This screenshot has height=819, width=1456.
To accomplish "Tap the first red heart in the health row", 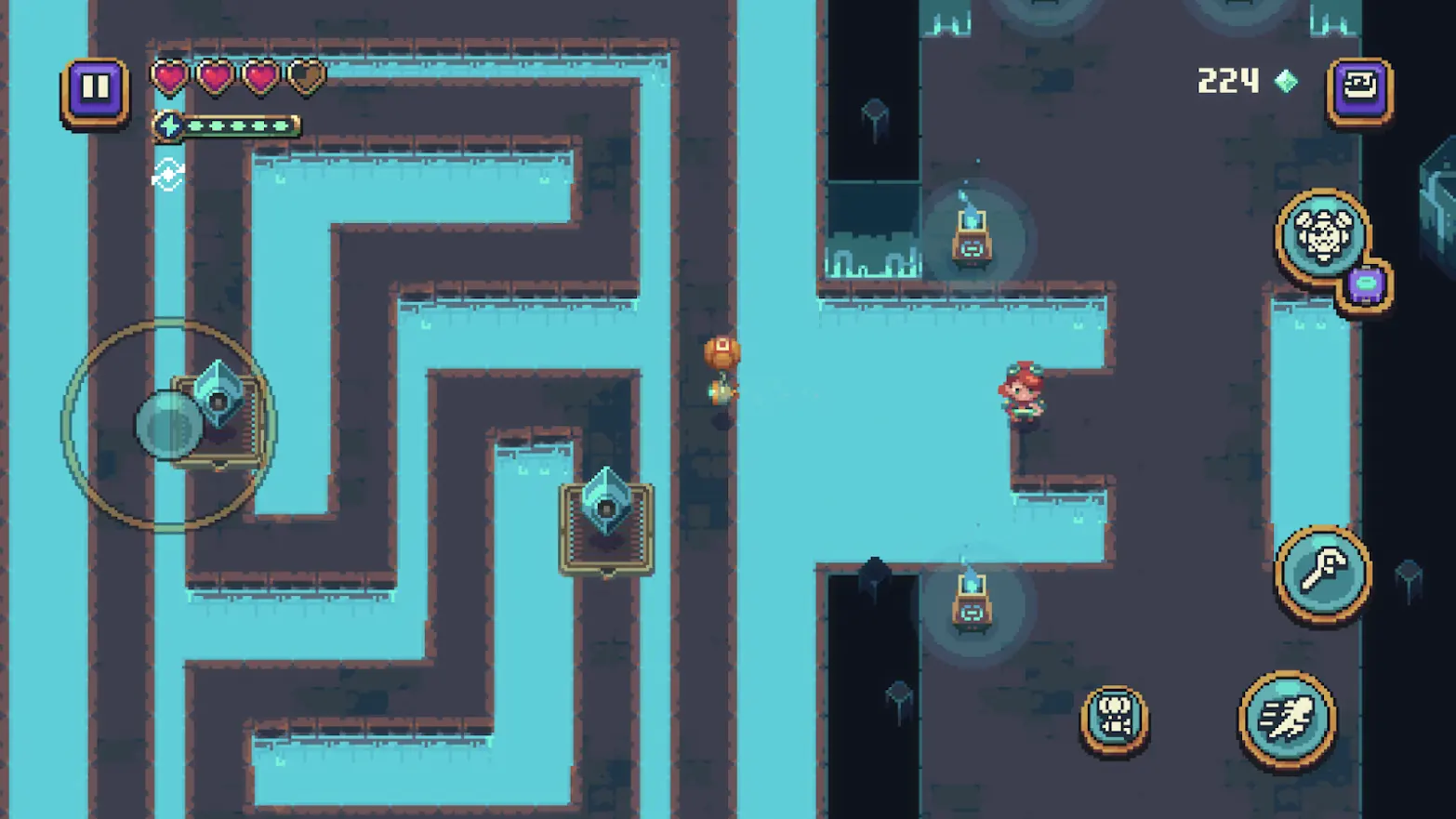I will [169, 76].
